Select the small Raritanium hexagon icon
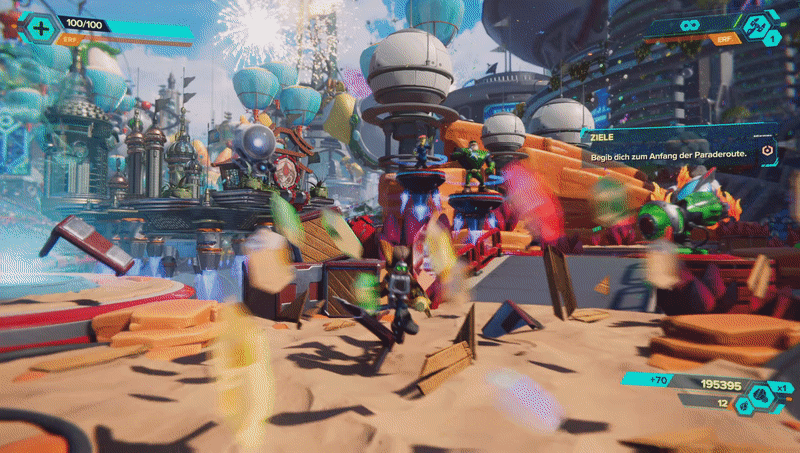Screen dimensions: 800x453 point(743,406)
